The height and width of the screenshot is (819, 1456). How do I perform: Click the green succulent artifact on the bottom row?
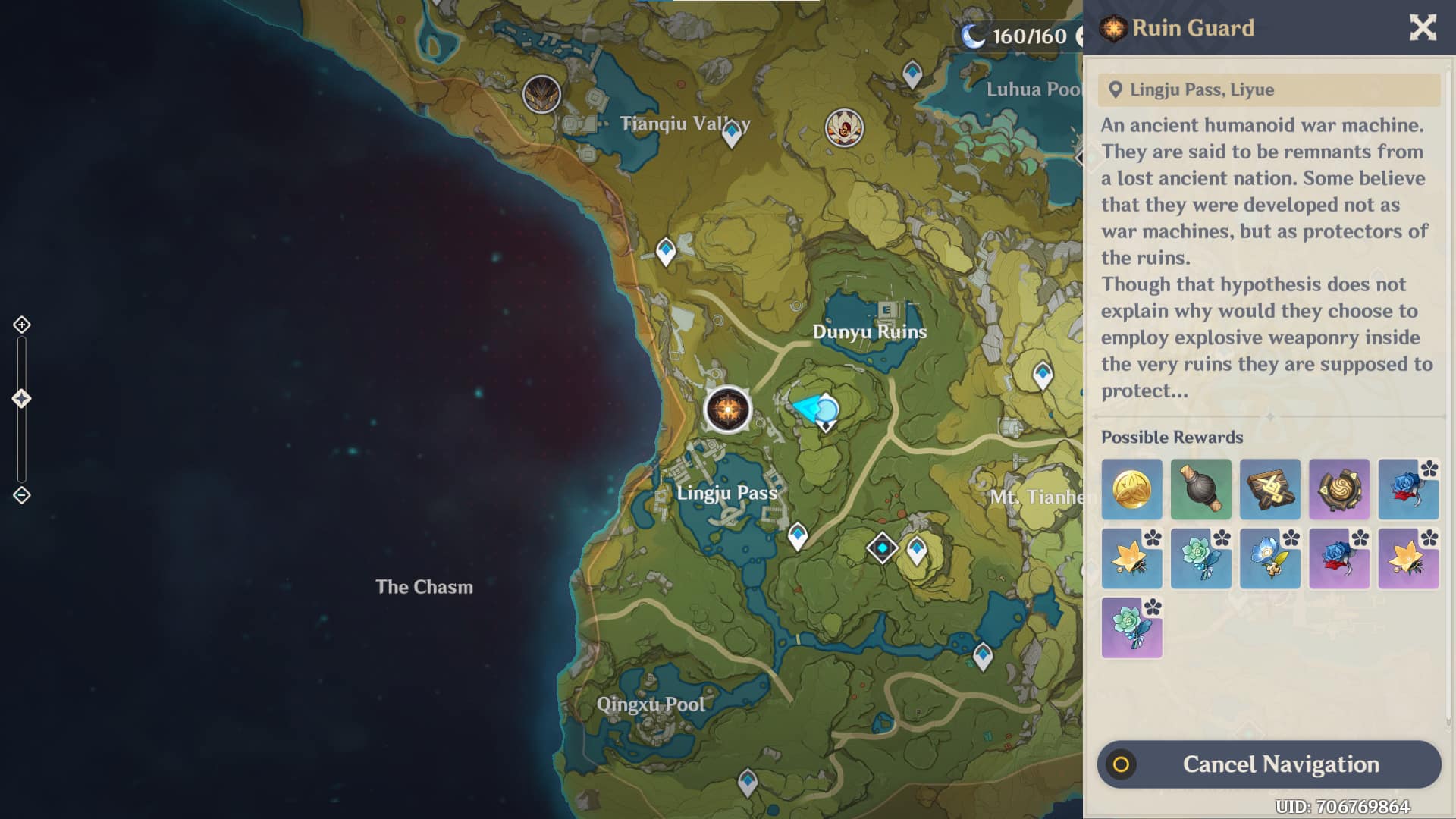[1131, 627]
